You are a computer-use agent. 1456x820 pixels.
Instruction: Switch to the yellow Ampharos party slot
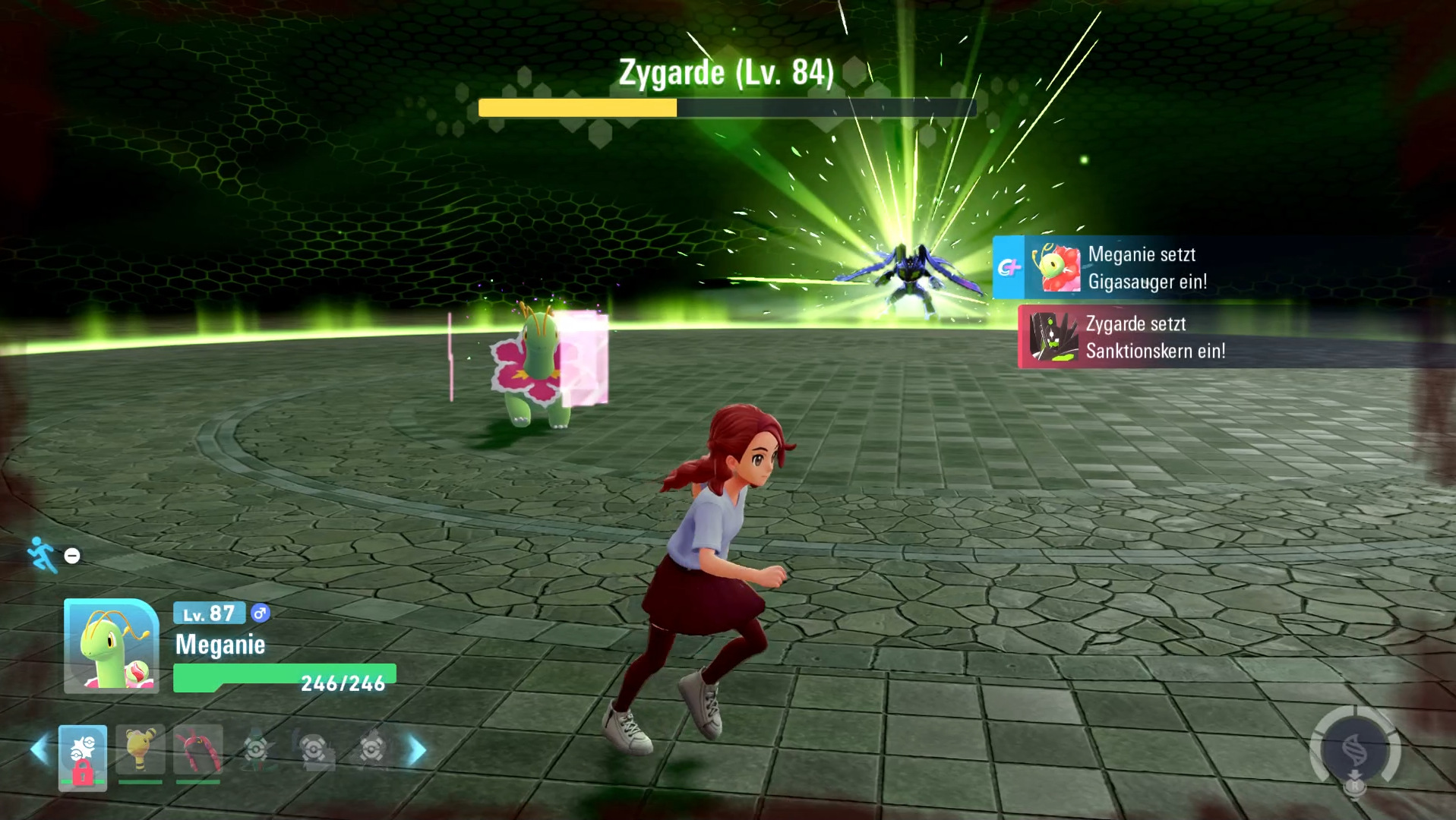(x=141, y=752)
